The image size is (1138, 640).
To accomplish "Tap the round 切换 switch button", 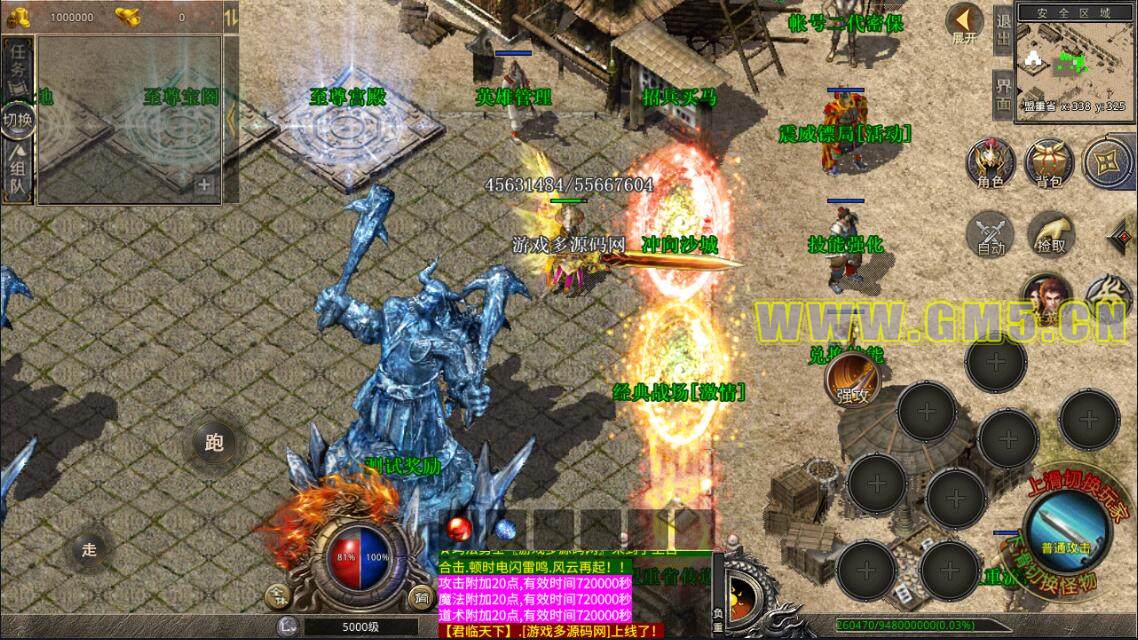I will (x=18, y=119).
